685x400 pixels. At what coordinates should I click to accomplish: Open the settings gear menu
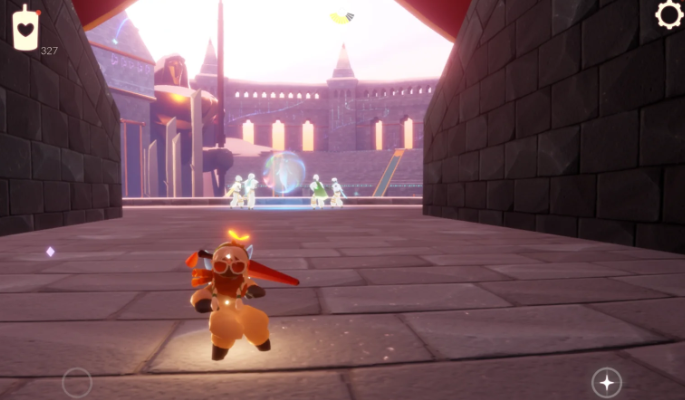tap(669, 15)
